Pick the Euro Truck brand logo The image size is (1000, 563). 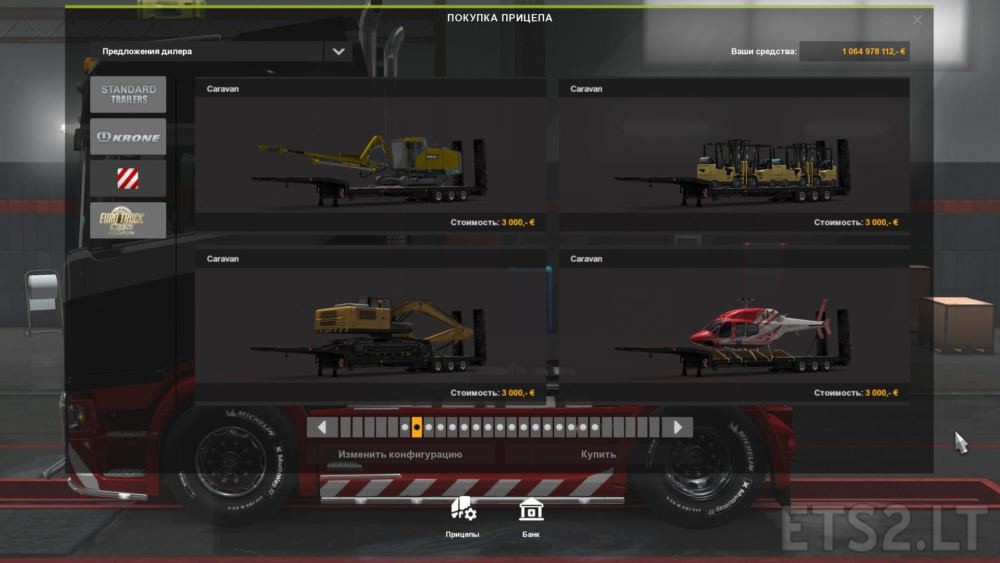pyautogui.click(x=128, y=220)
